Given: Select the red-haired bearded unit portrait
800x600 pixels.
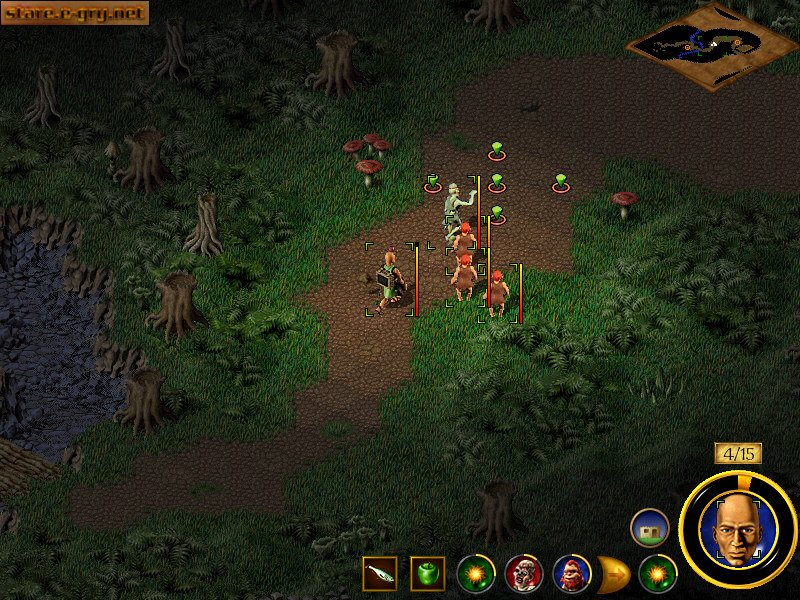Looking at the screenshot, I should pos(571,574).
